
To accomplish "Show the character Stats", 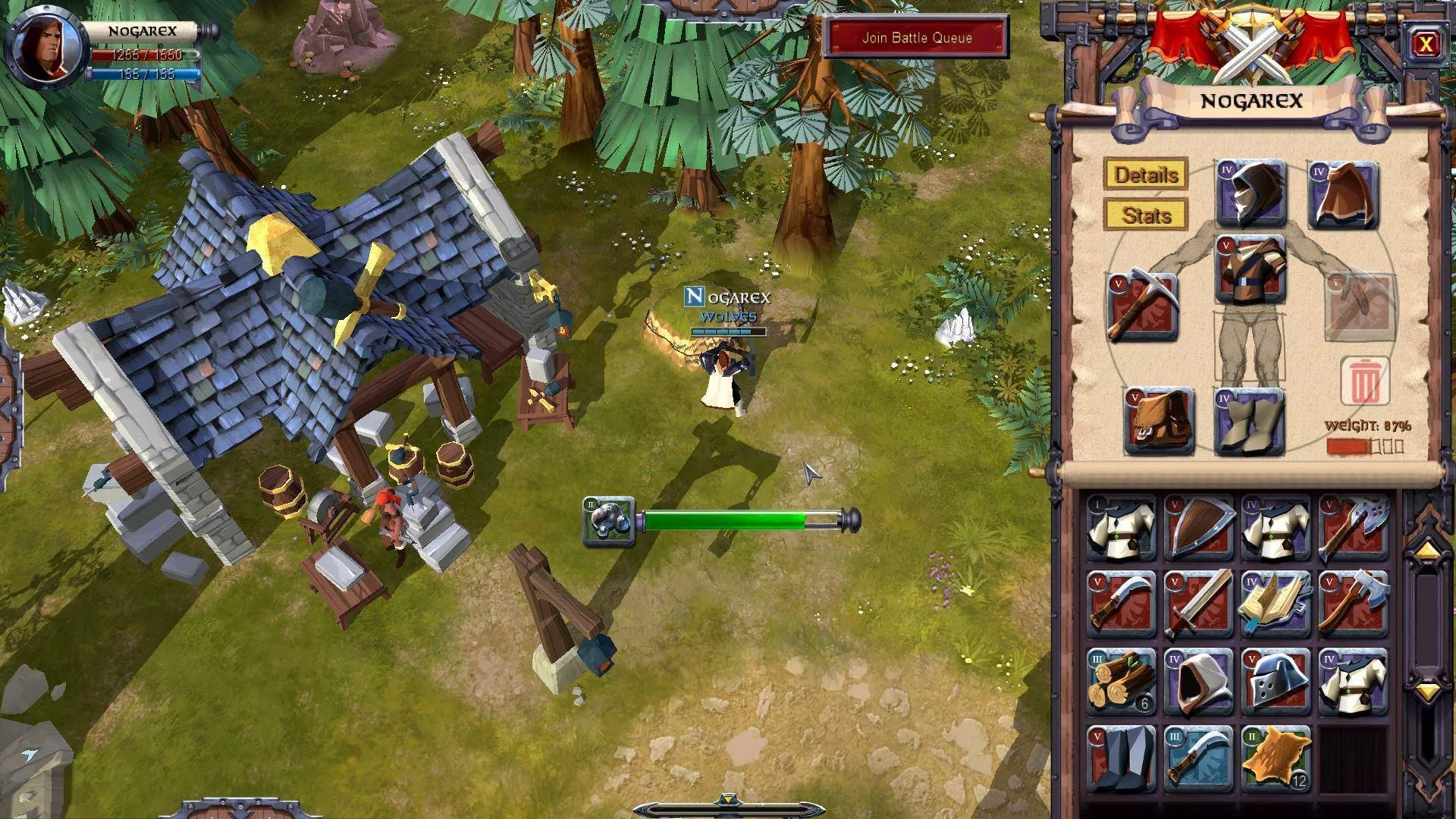I will point(1146,215).
